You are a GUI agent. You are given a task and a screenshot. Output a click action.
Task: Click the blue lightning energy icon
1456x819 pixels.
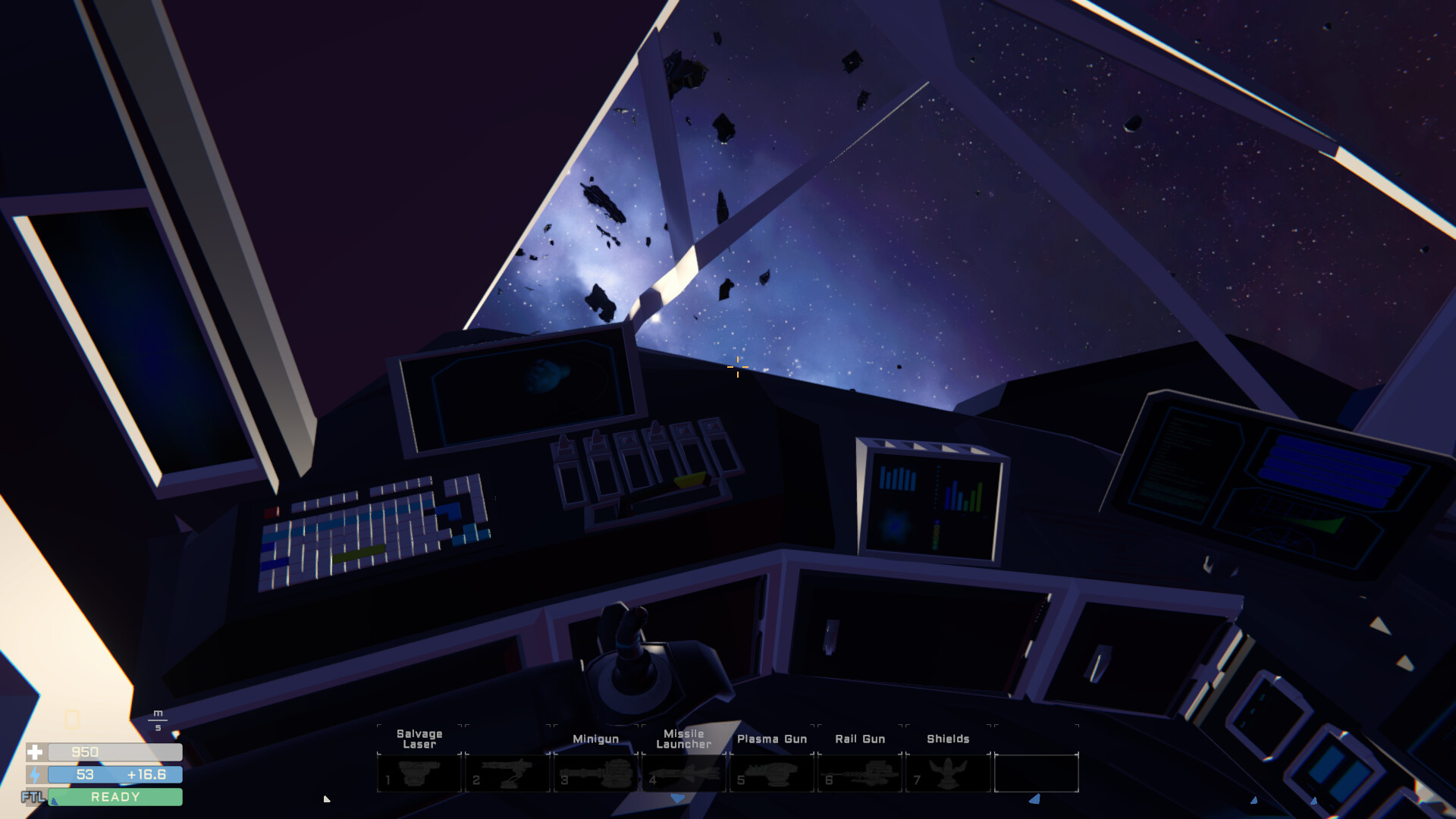[35, 775]
